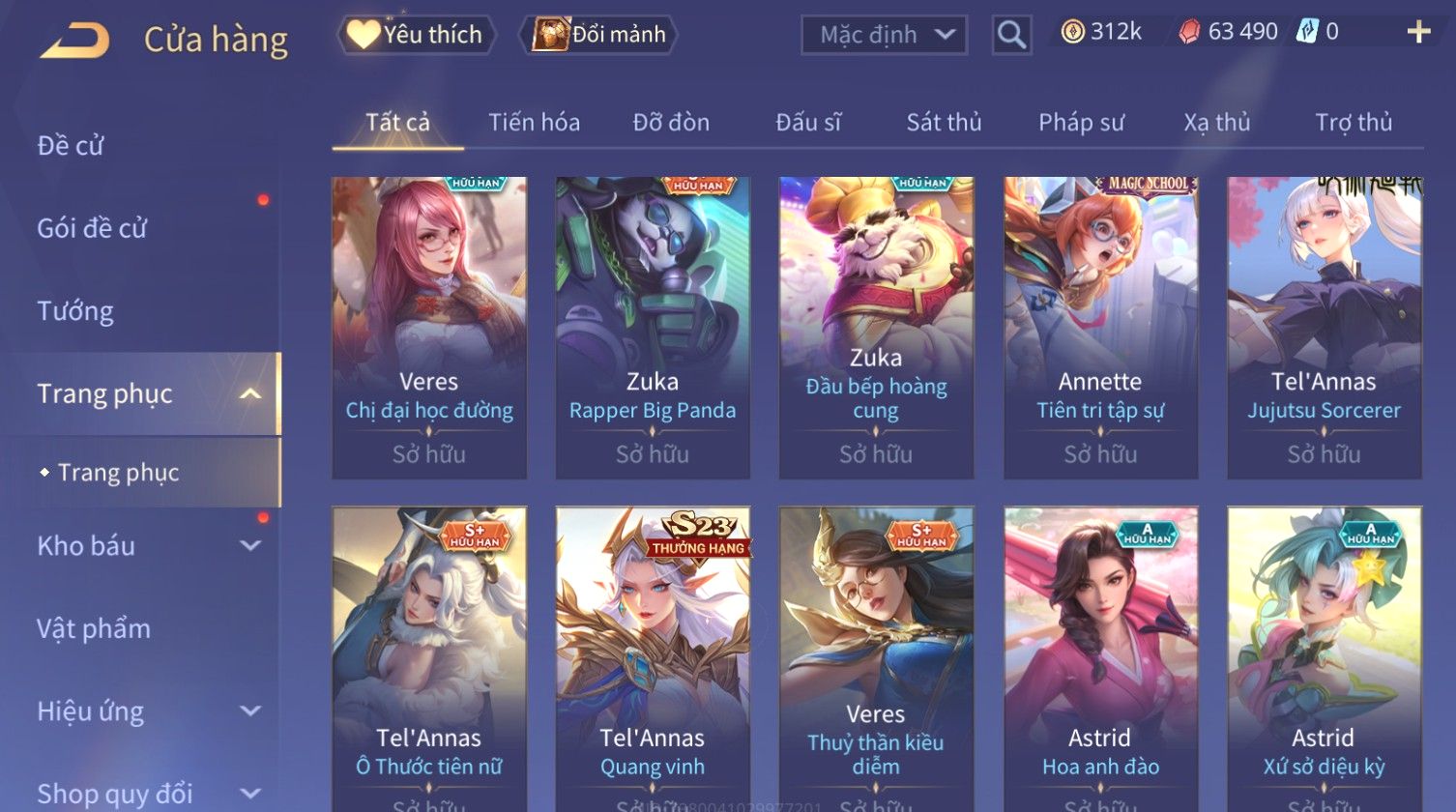Image resolution: width=1456 pixels, height=812 pixels.
Task: Add currency with the plus button
Action: (x=1417, y=33)
